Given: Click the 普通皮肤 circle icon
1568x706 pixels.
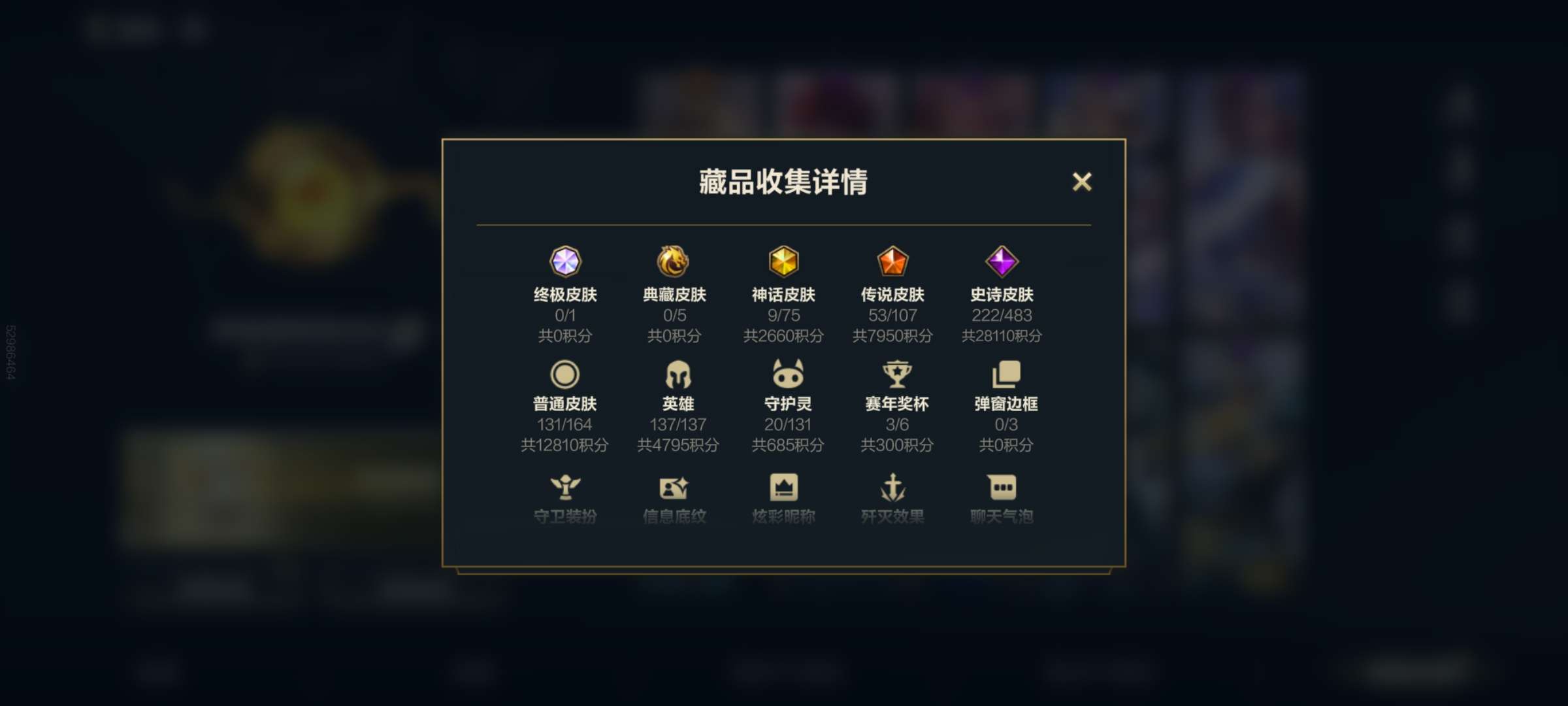Looking at the screenshot, I should click(567, 374).
